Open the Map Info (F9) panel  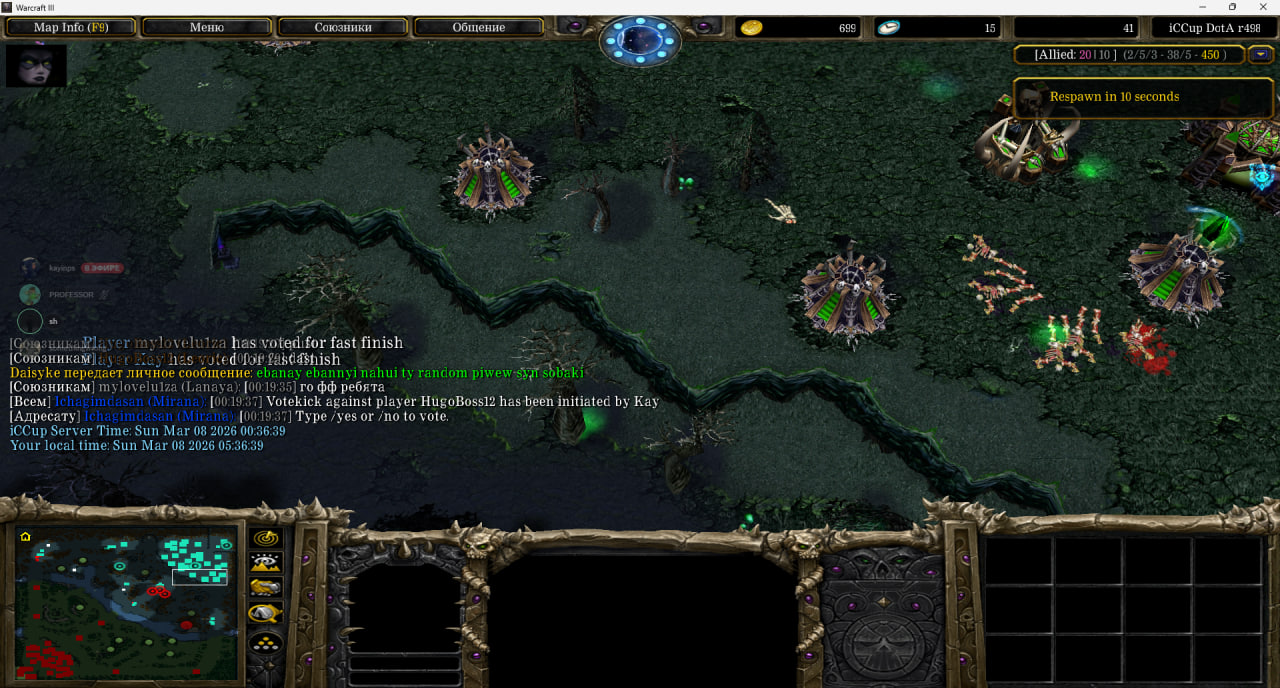[71, 27]
